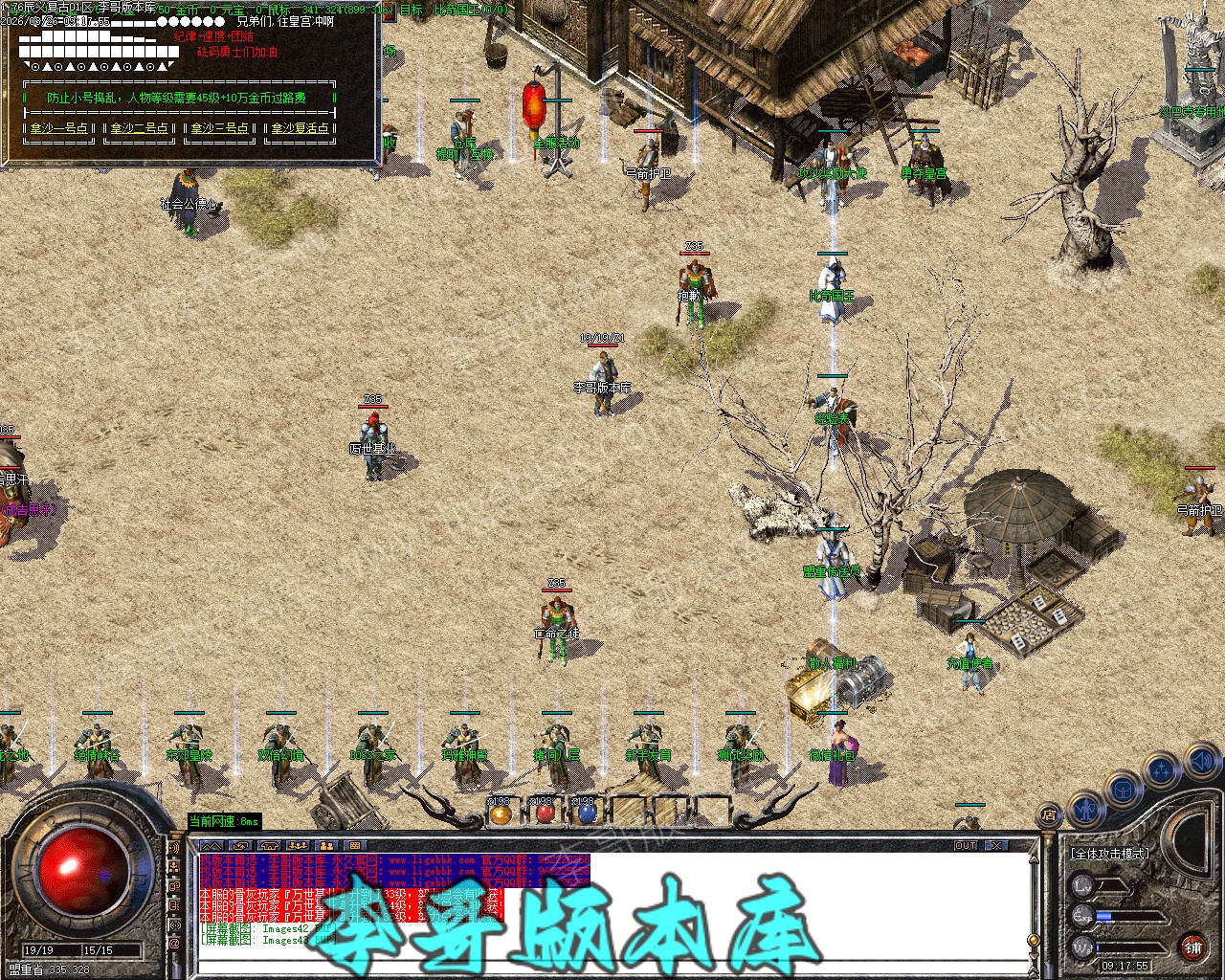Image resolution: width=1225 pixels, height=980 pixels.
Task: Go to 皇沙复活点
Action: coord(301,128)
